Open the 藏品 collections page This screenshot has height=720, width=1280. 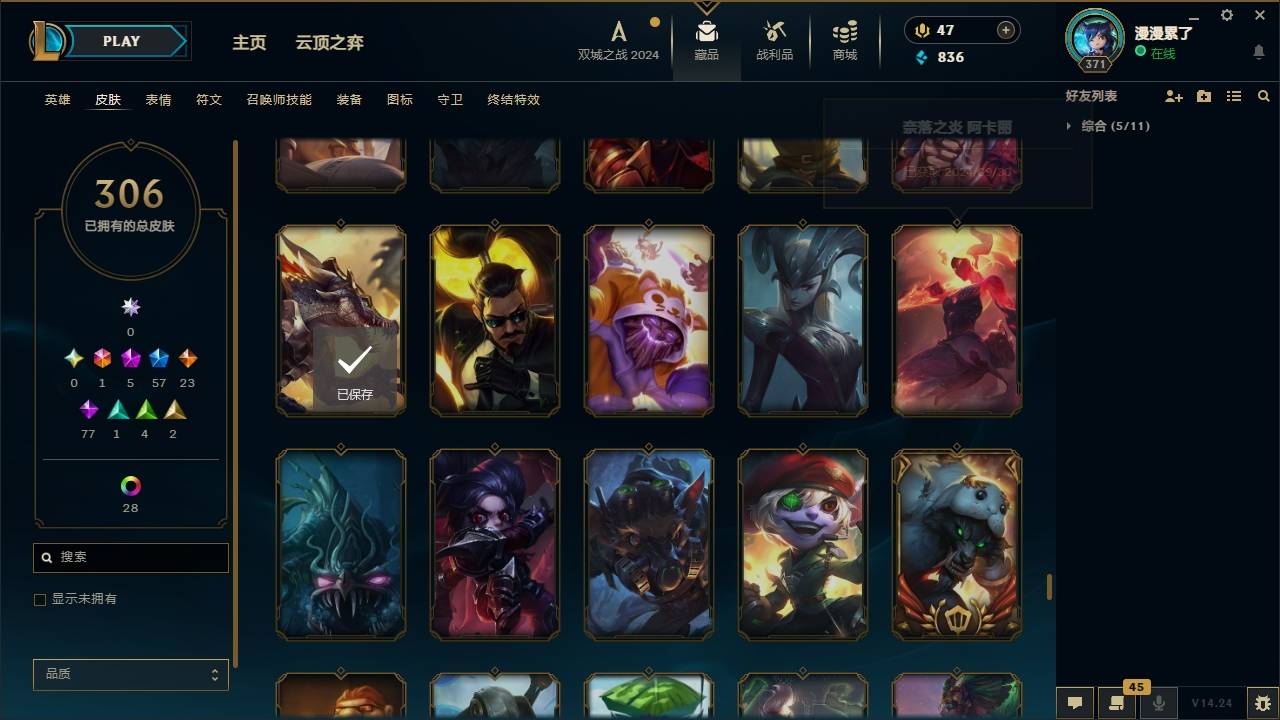click(x=707, y=40)
